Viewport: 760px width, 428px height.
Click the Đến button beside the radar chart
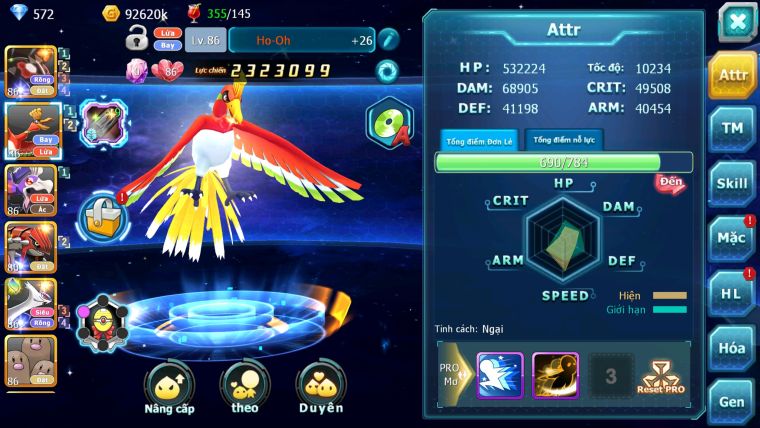pyautogui.click(x=670, y=183)
